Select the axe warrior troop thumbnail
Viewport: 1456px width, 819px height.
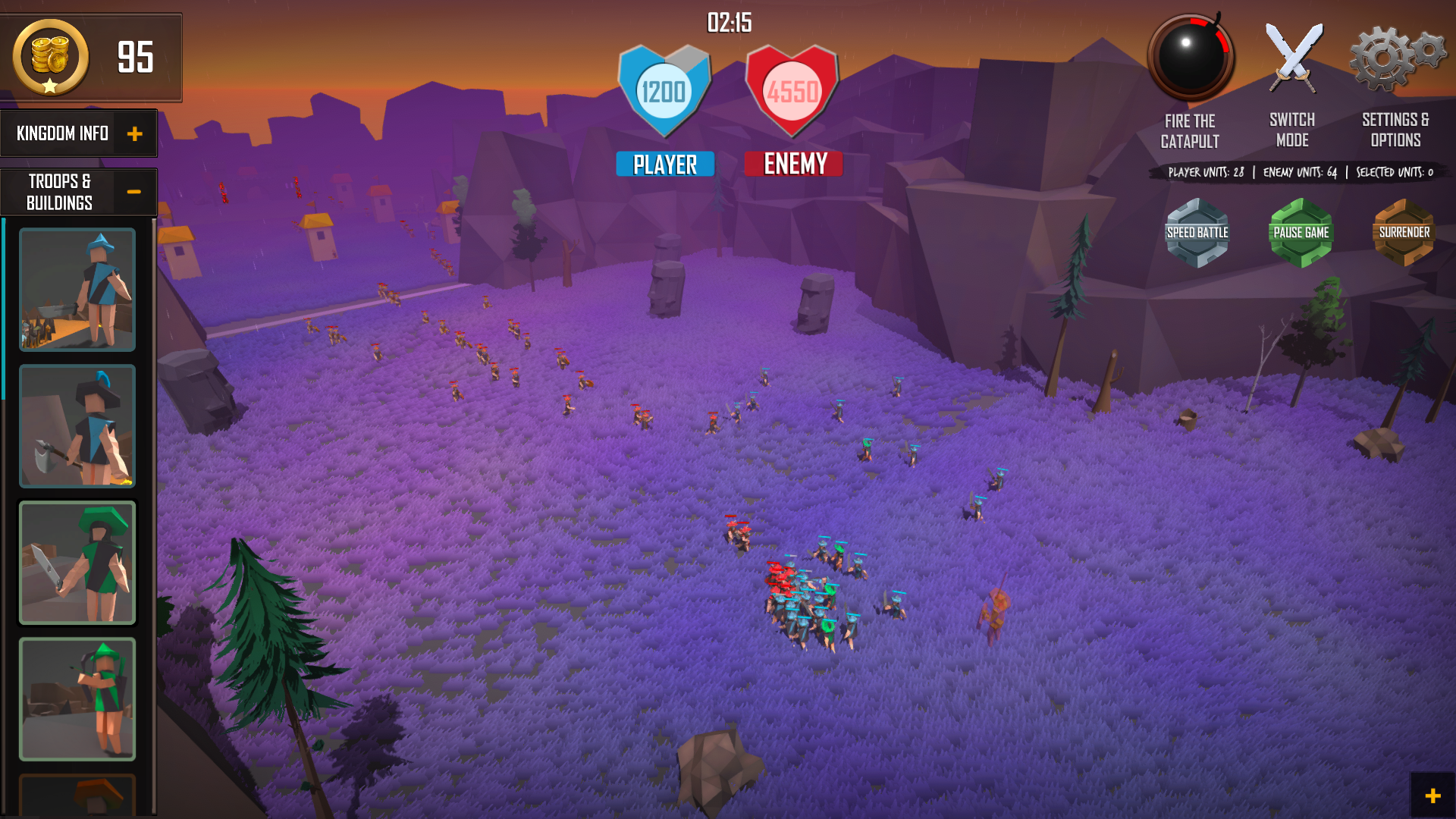[x=77, y=425]
